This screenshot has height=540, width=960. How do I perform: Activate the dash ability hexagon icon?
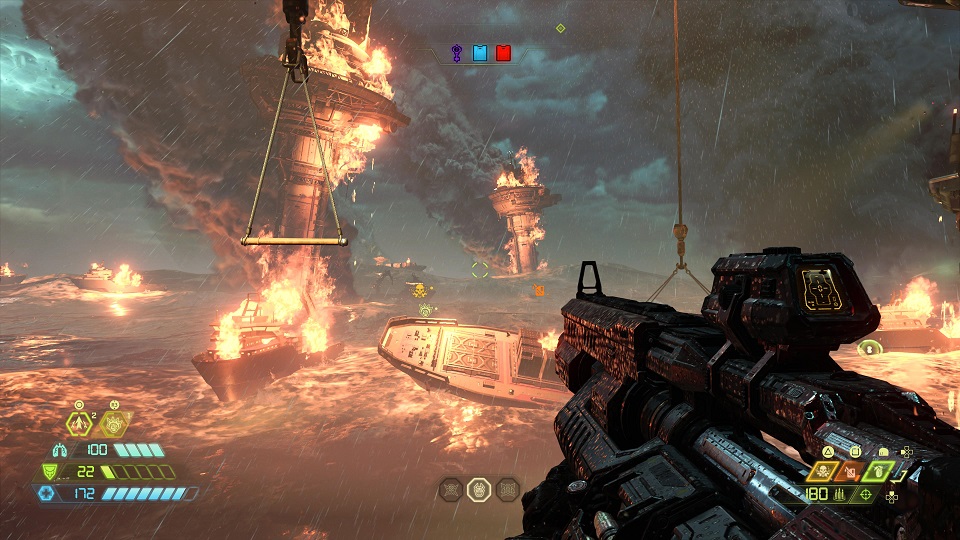pyautogui.click(x=80, y=423)
